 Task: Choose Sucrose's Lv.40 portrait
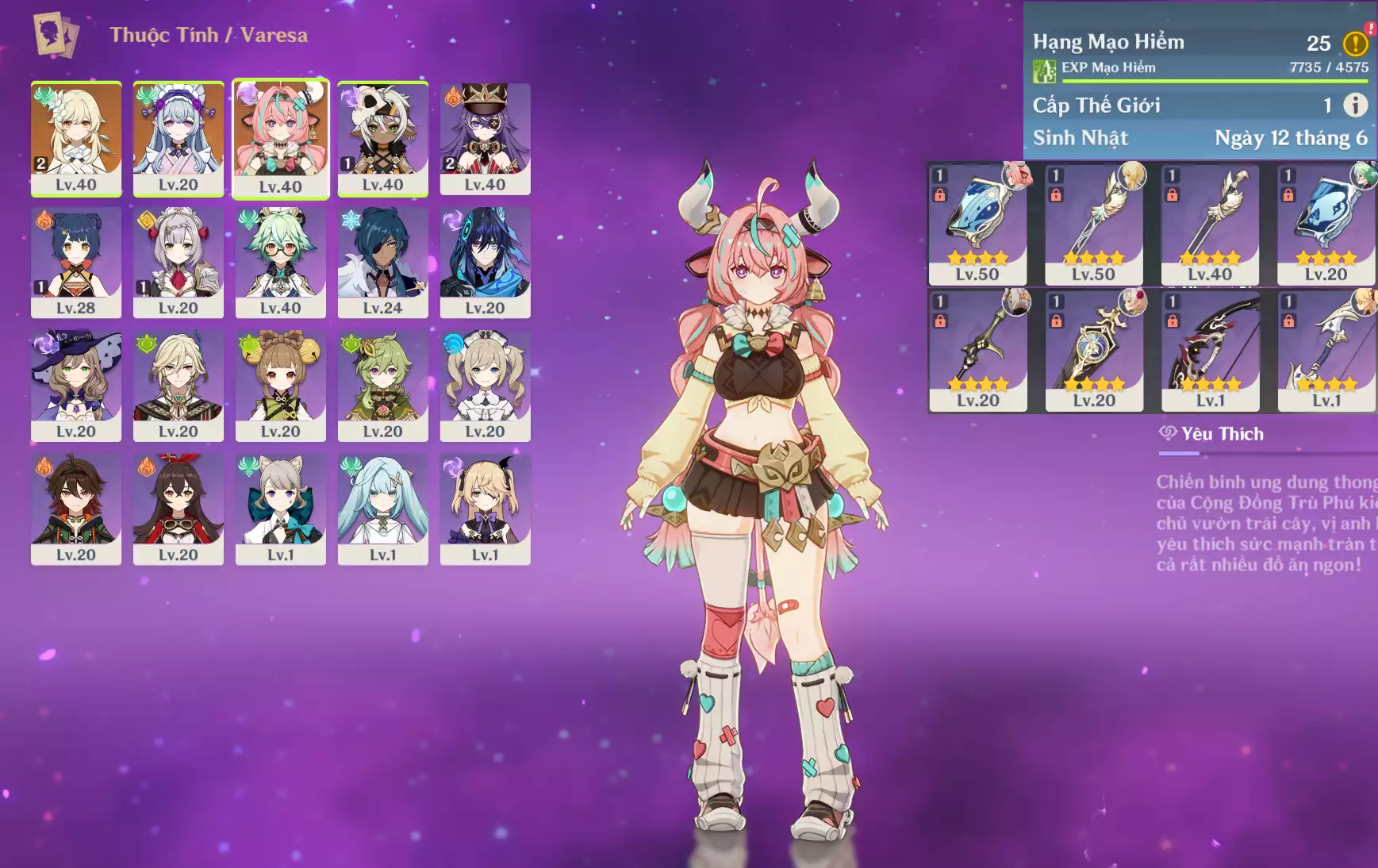(x=280, y=260)
